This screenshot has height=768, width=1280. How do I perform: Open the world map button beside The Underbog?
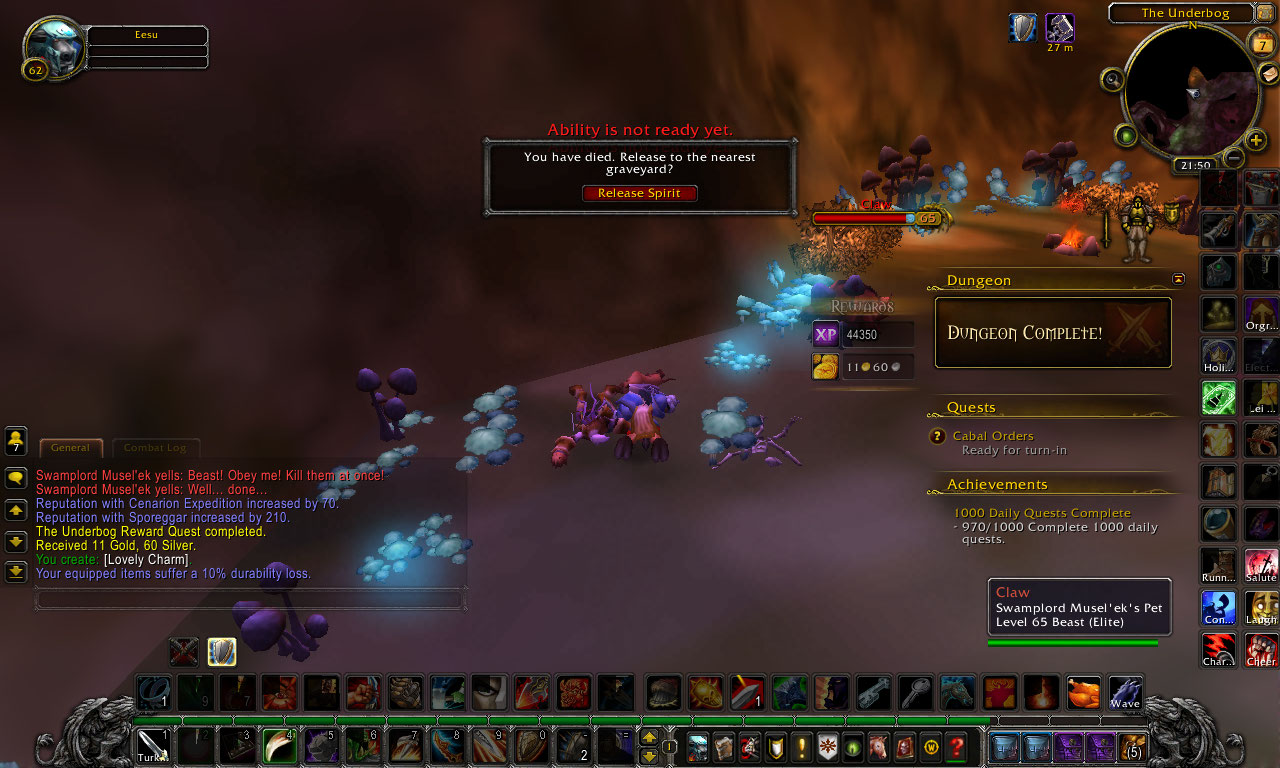[1265, 13]
